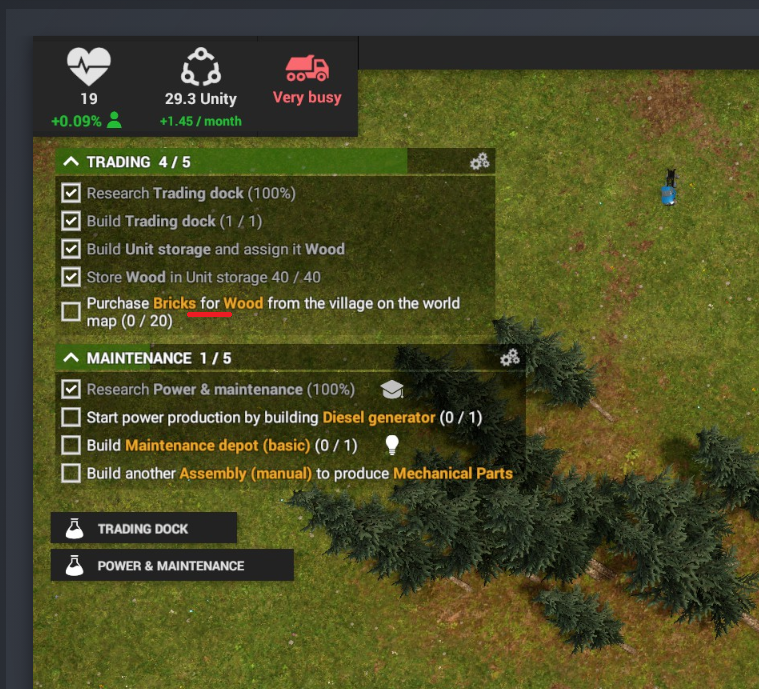
Task: Collapse the TRADING goals panel
Action: tap(71, 162)
